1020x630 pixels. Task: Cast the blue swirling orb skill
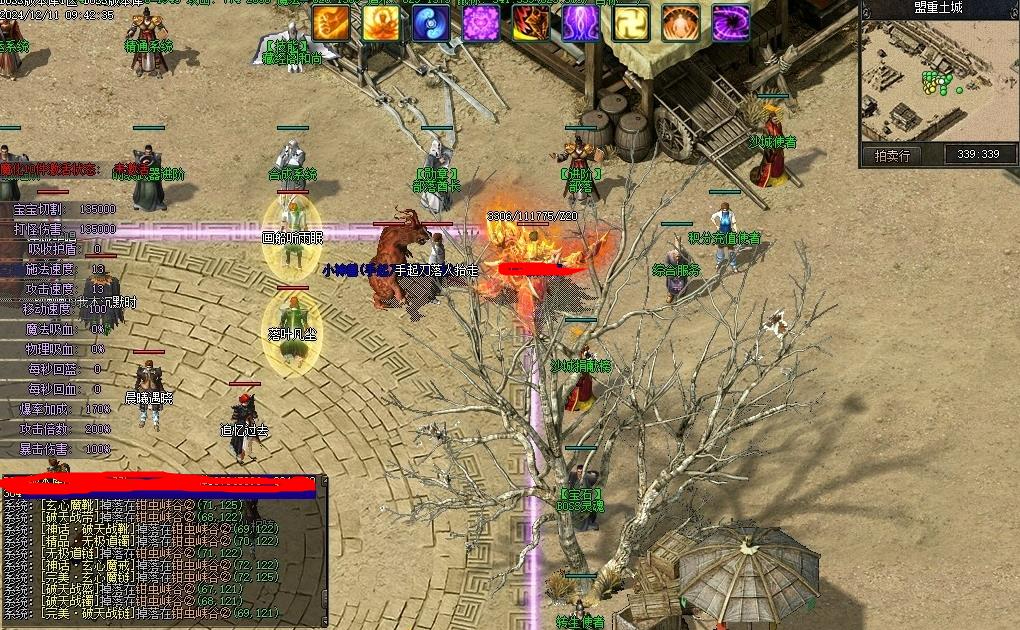432,22
